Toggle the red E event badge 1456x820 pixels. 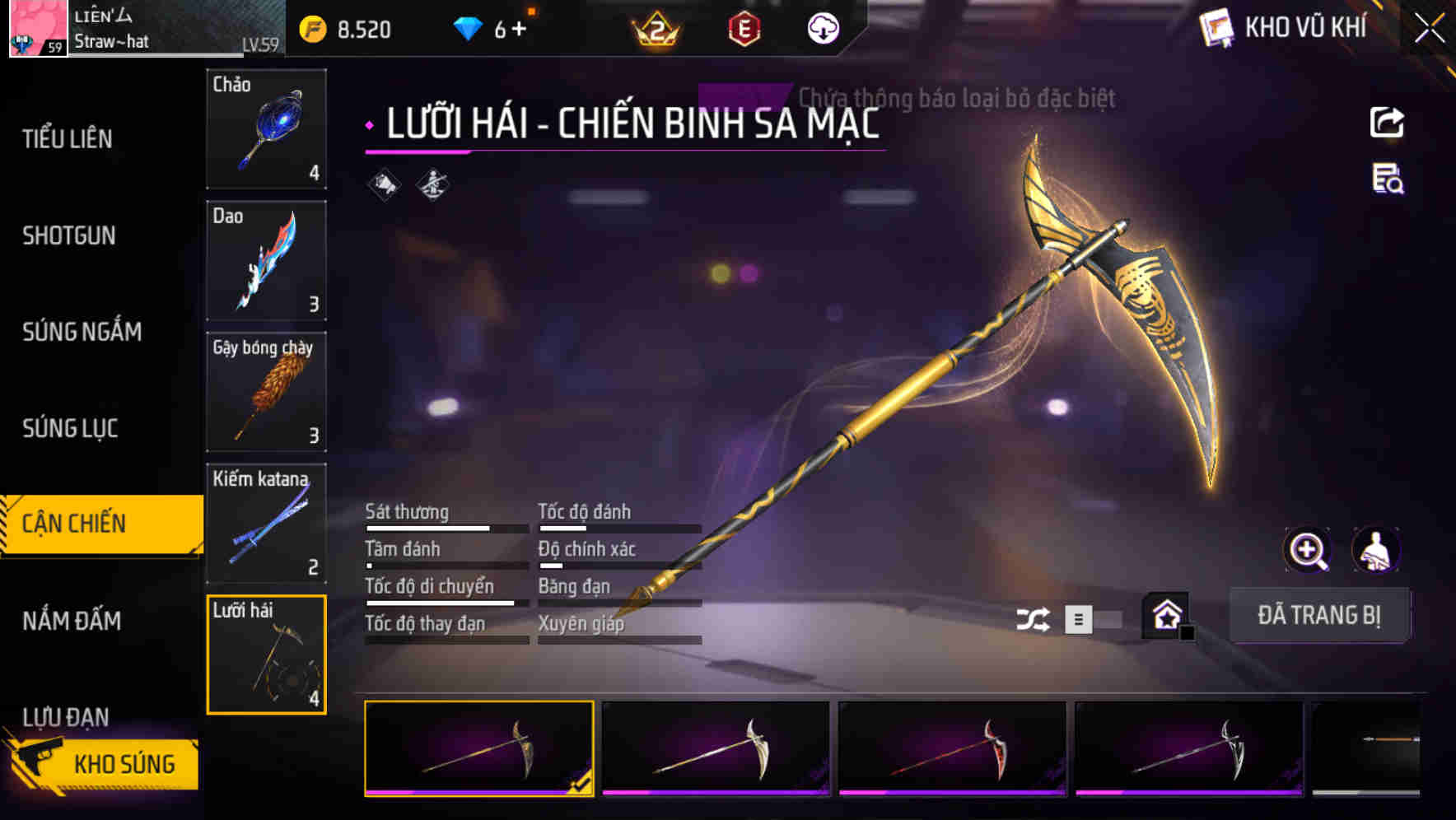pos(744,27)
